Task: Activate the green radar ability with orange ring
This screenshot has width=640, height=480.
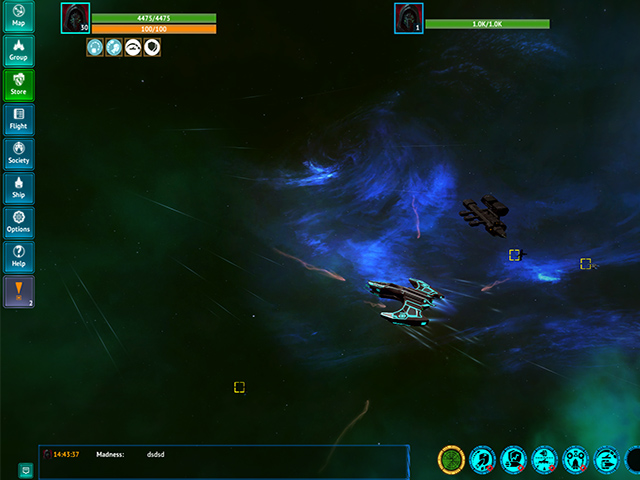Action: 452,459
